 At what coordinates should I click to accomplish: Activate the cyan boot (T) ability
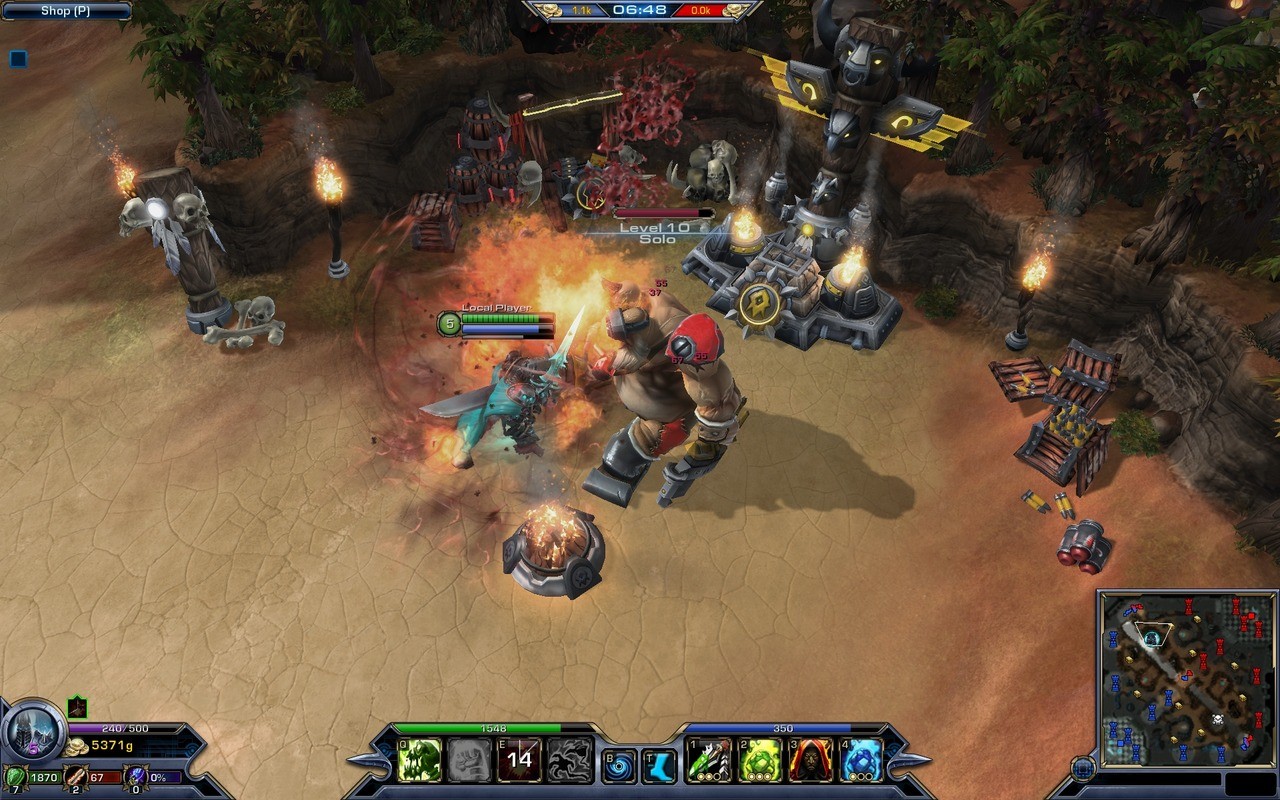(659, 766)
